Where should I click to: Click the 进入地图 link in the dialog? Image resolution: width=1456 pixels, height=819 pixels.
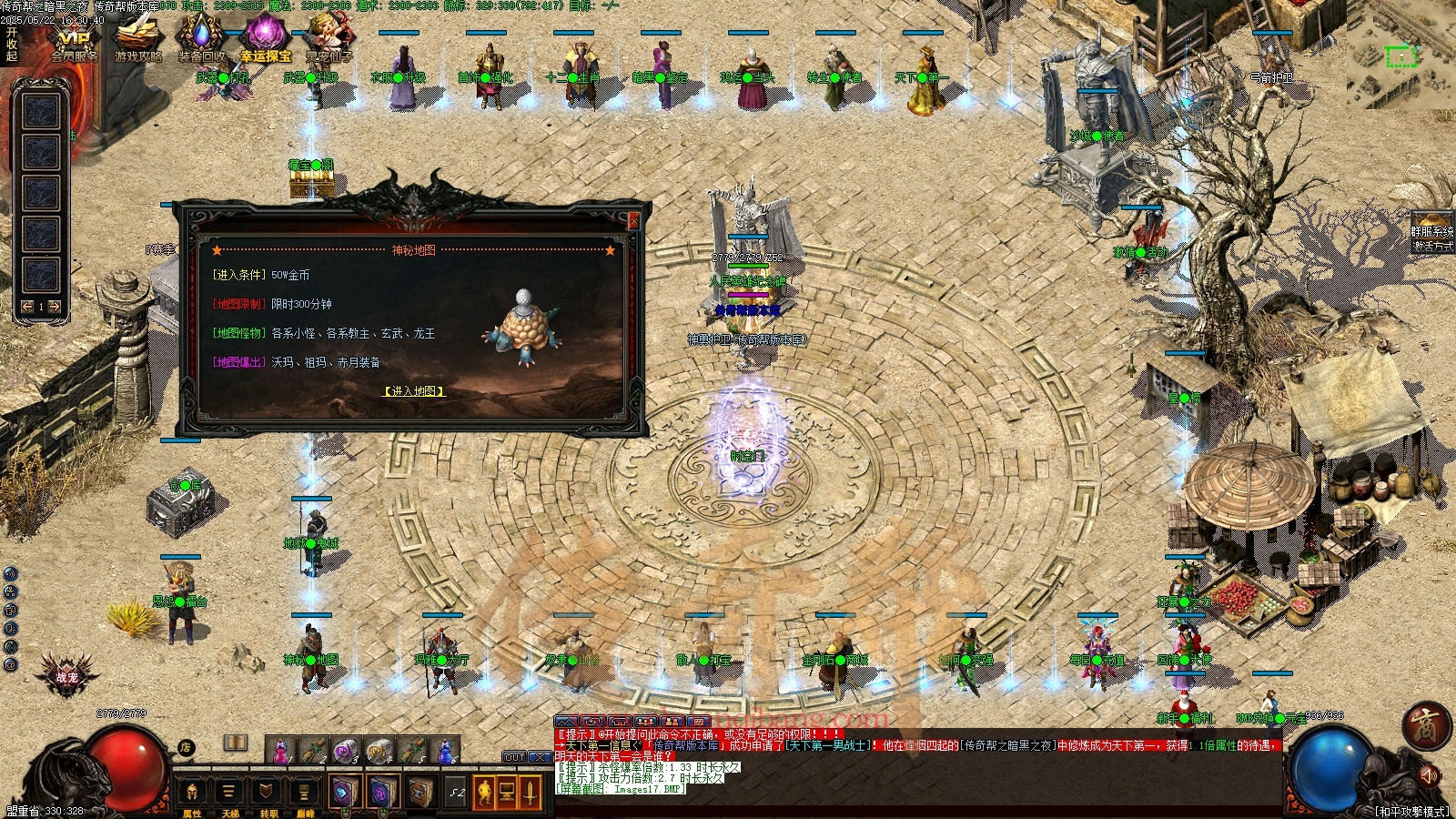[414, 391]
